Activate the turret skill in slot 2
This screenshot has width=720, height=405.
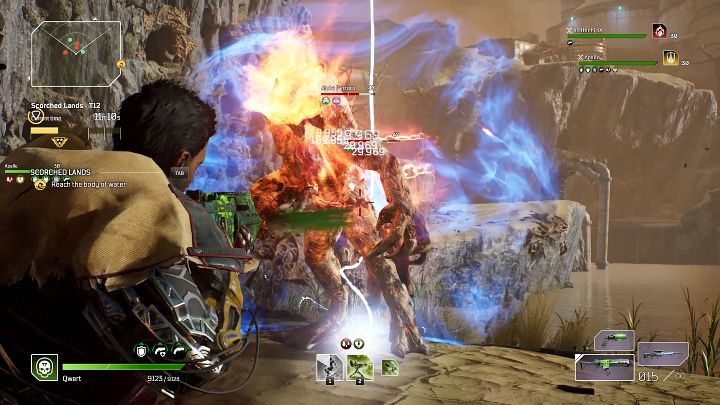tap(359, 367)
